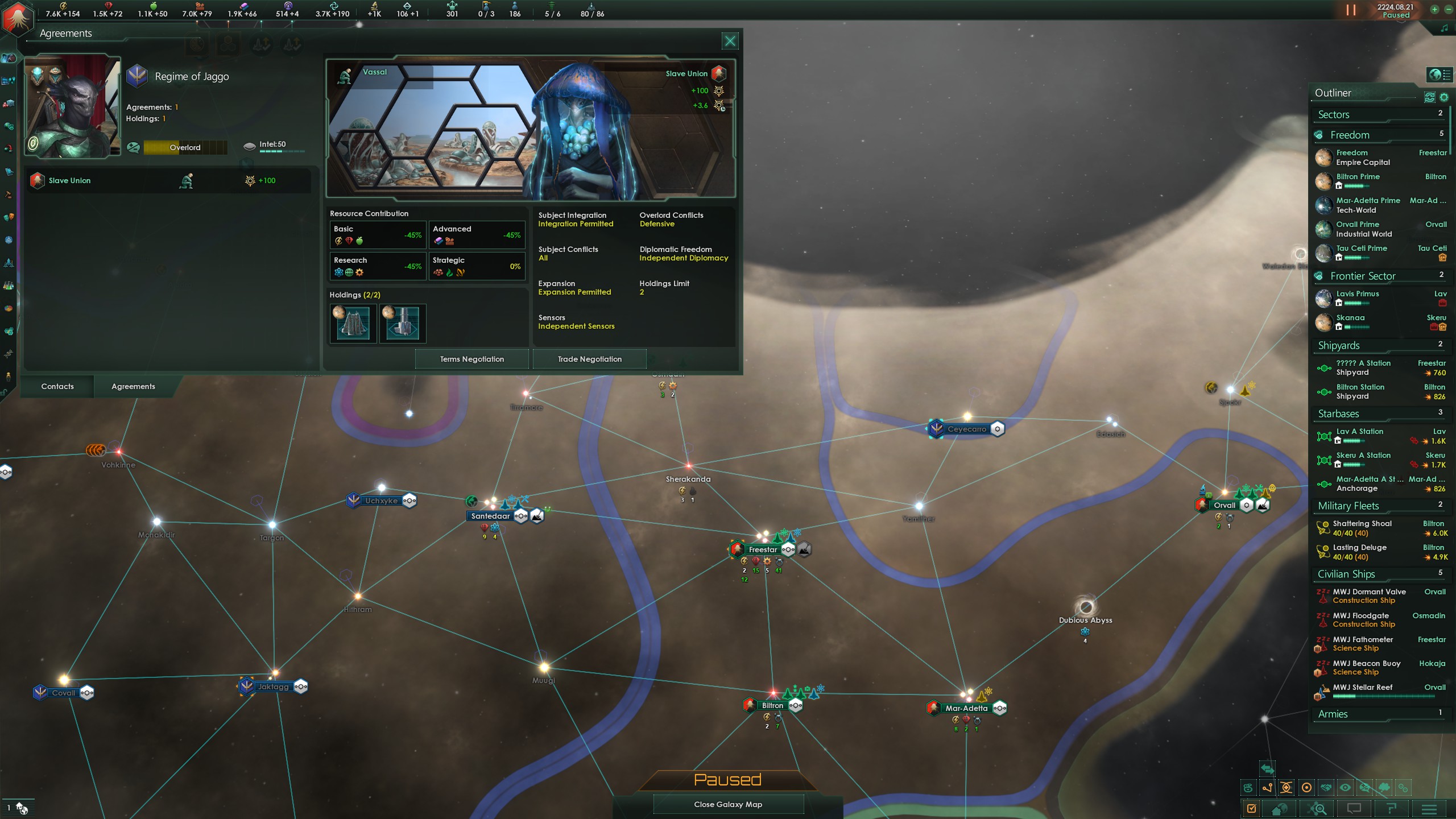Screen dimensions: 1456x819
Task: Click the Overlord relations bar
Action: (x=185, y=147)
